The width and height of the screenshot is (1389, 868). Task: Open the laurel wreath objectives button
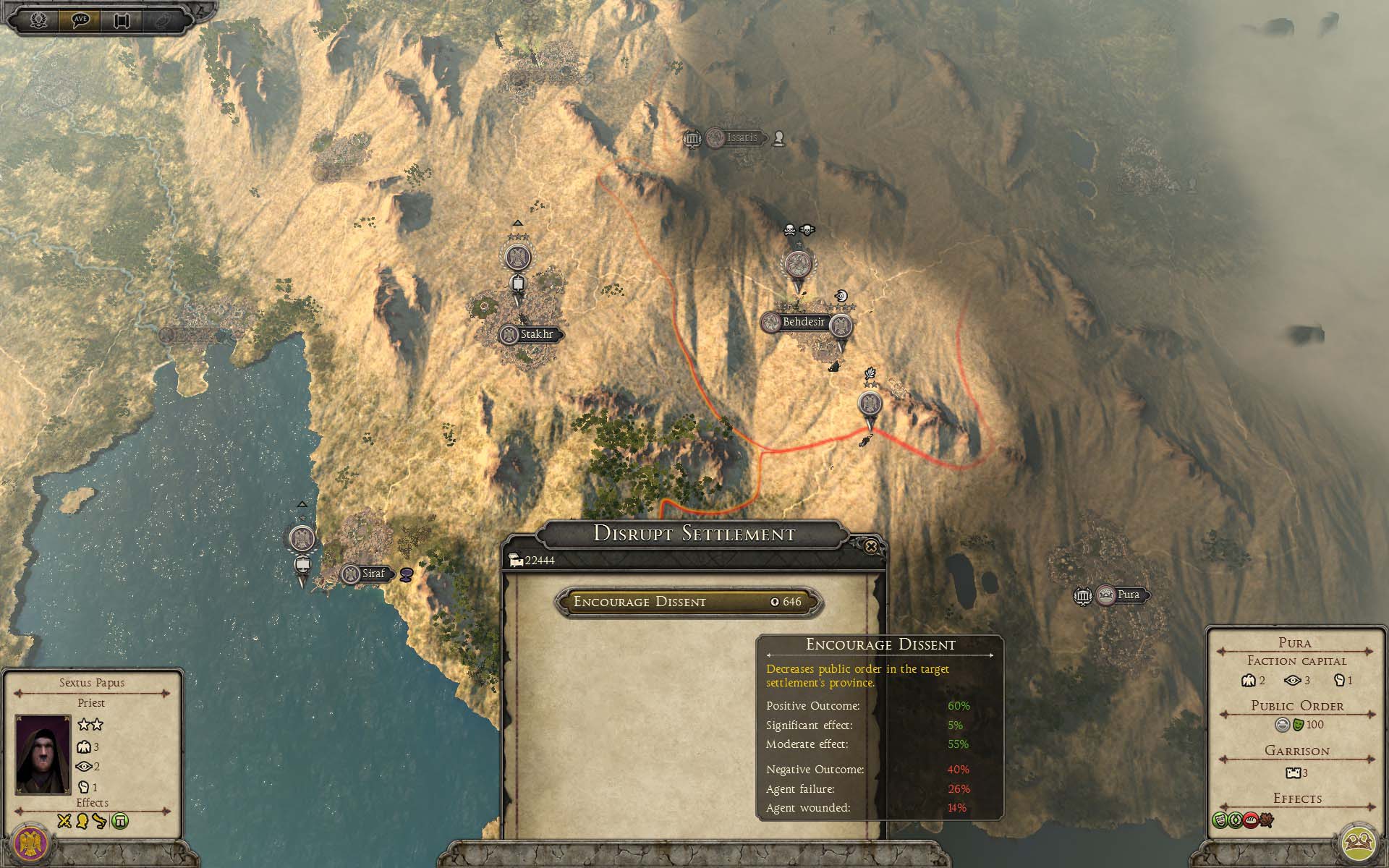(x=38, y=20)
